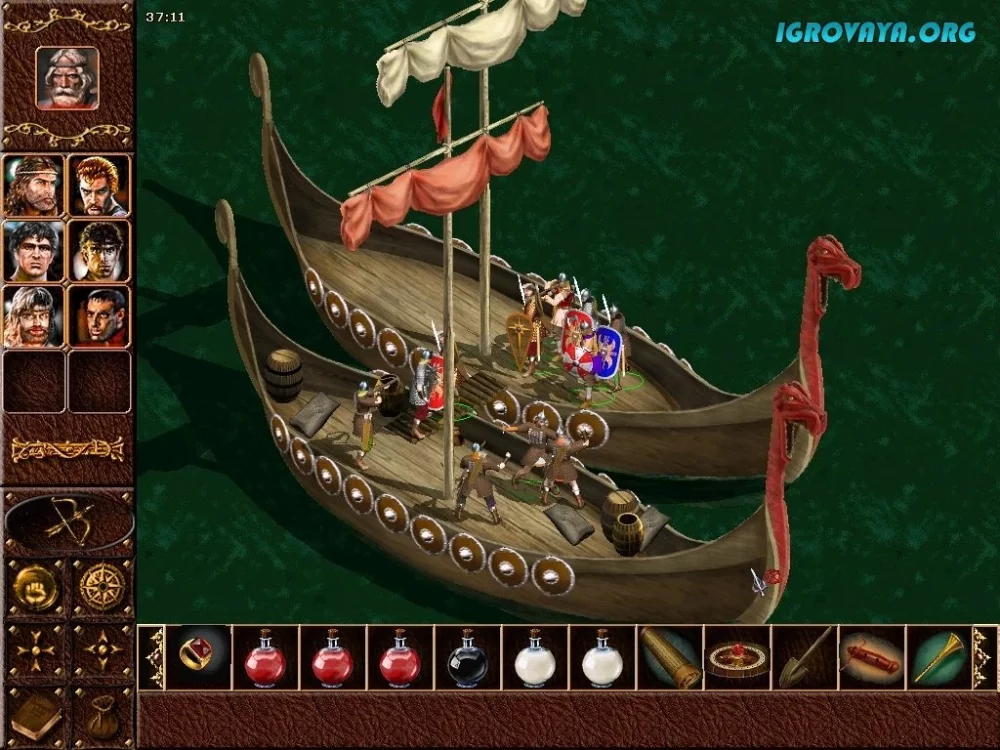Use the black potion flask
Viewport: 1000px width, 750px height.
point(467,658)
